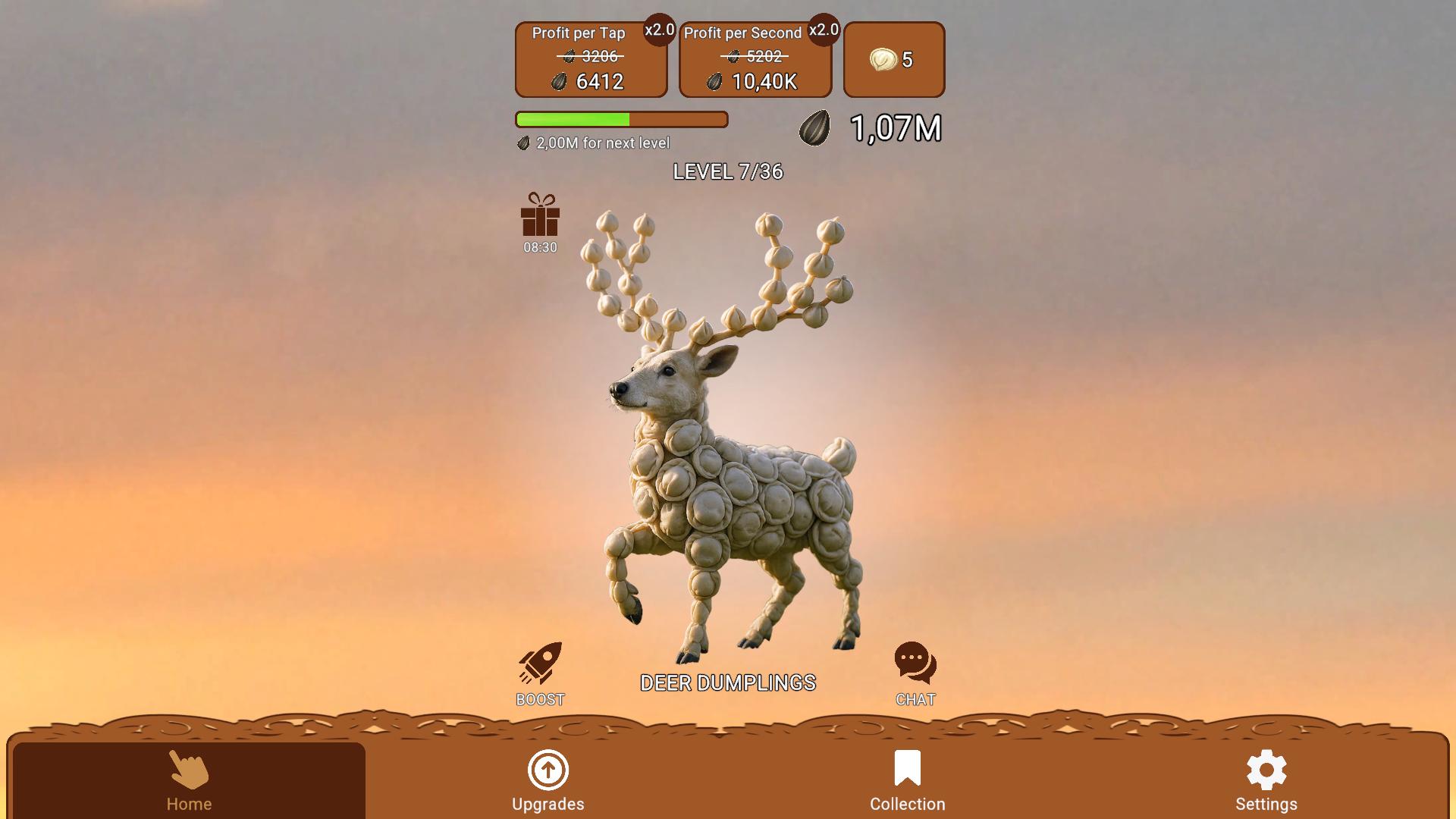1456x819 pixels.
Task: Tap the DEER DUMPLINGS title text
Action: 727,681
